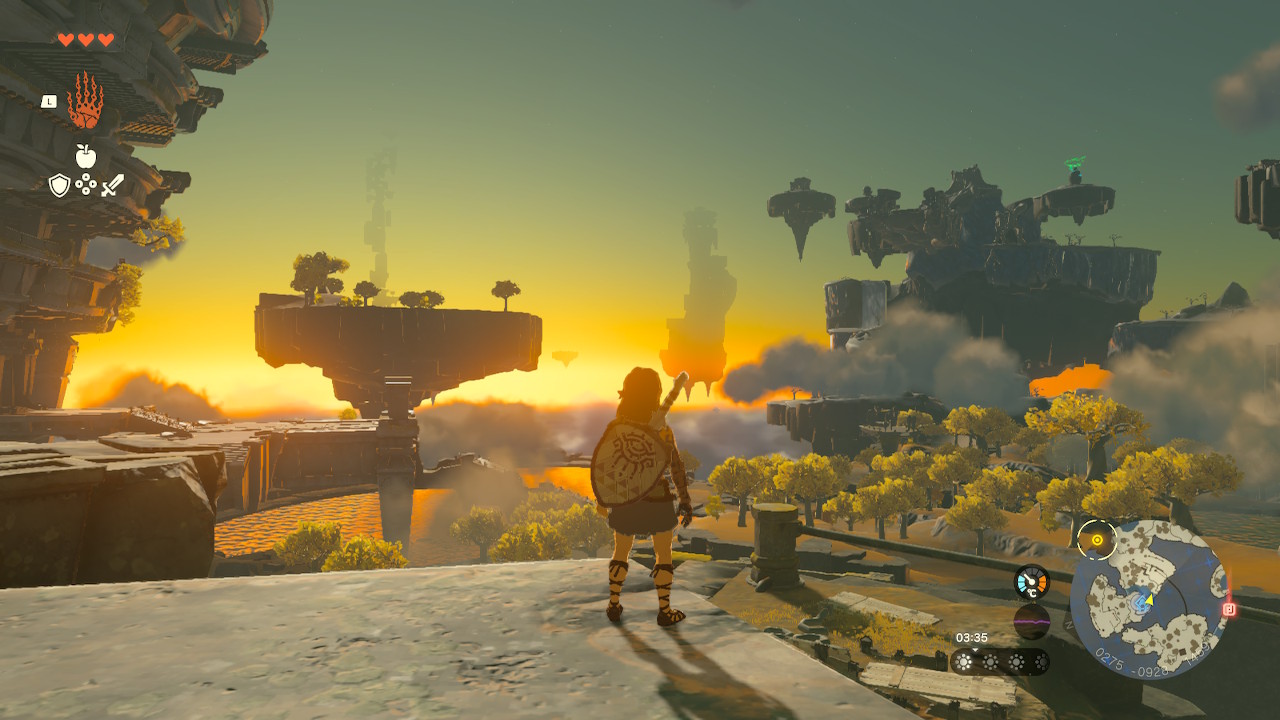Image resolution: width=1280 pixels, height=720 pixels.
Task: Click the D-pad item wheel icon
Action: [85, 184]
